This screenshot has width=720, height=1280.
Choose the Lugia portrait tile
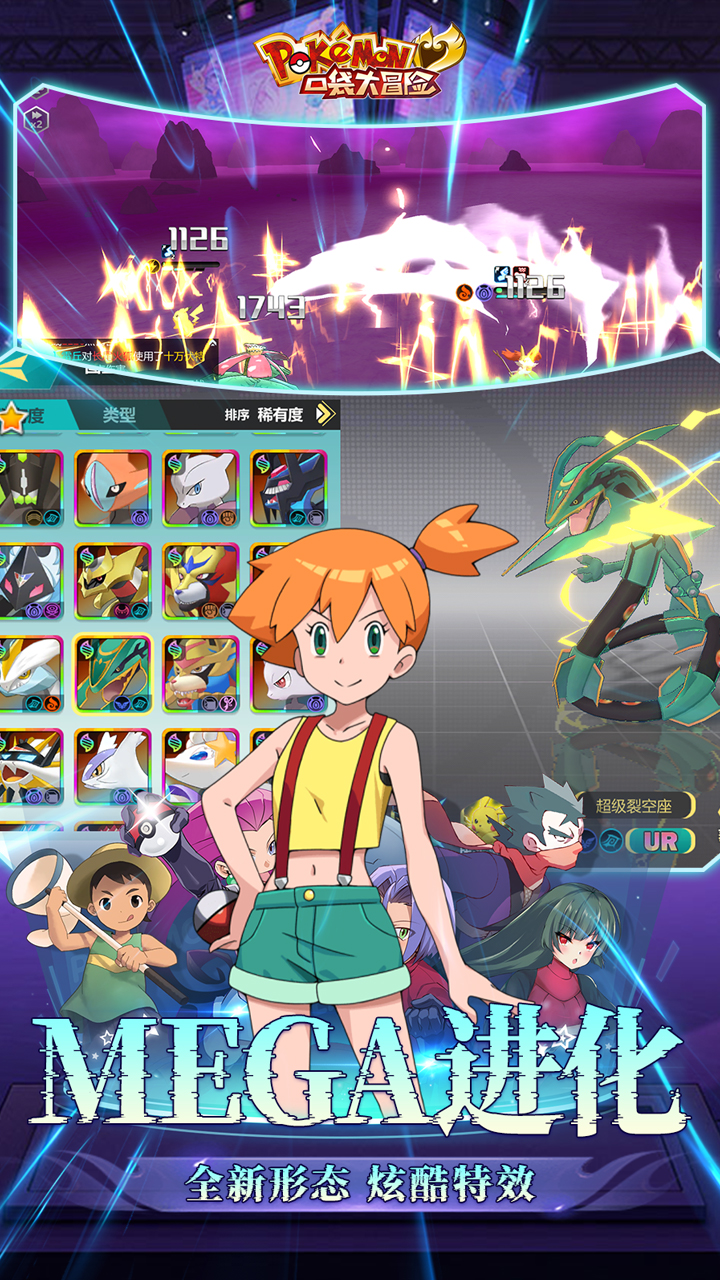coord(112,765)
